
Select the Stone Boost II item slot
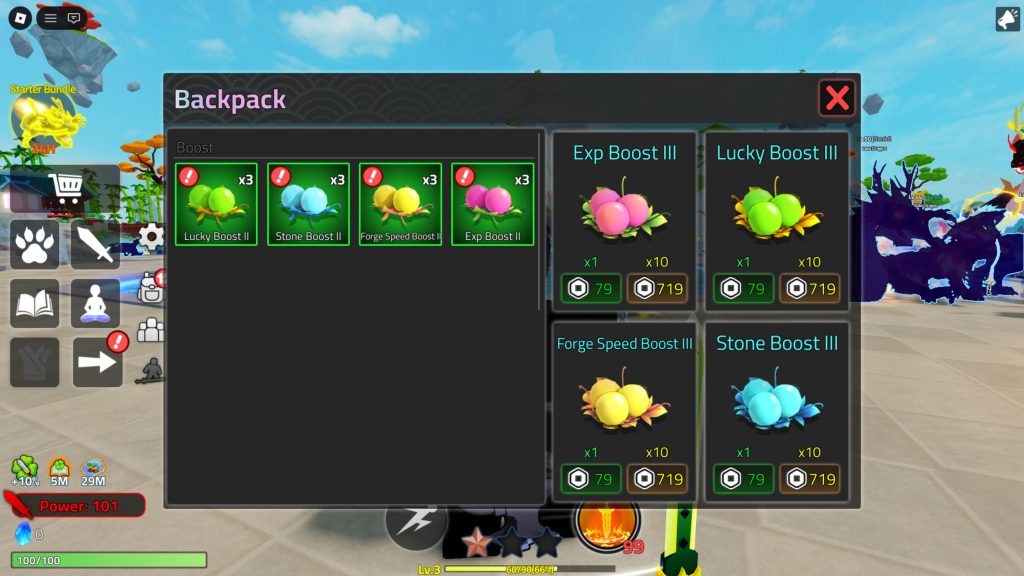pos(308,204)
